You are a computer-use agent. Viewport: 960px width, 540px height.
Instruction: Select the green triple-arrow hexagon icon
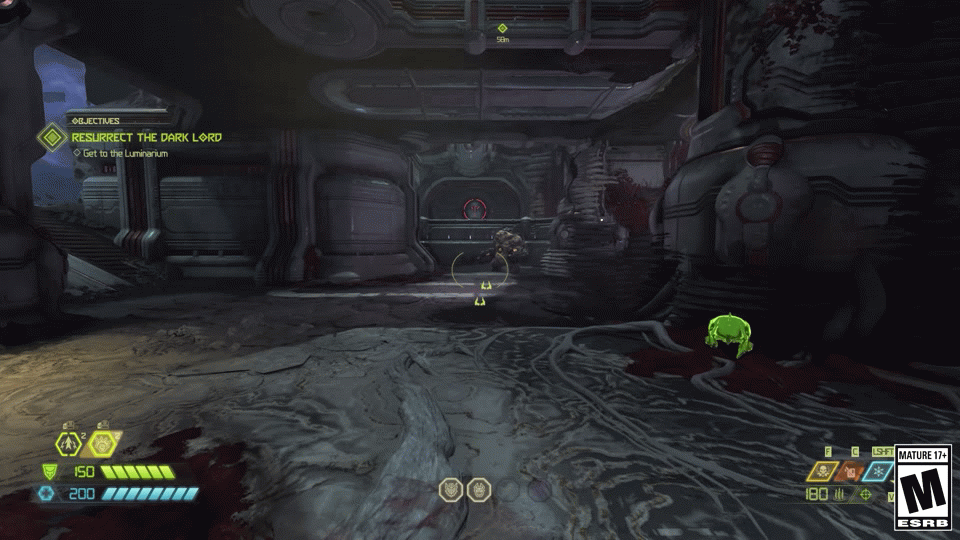pos(70,443)
